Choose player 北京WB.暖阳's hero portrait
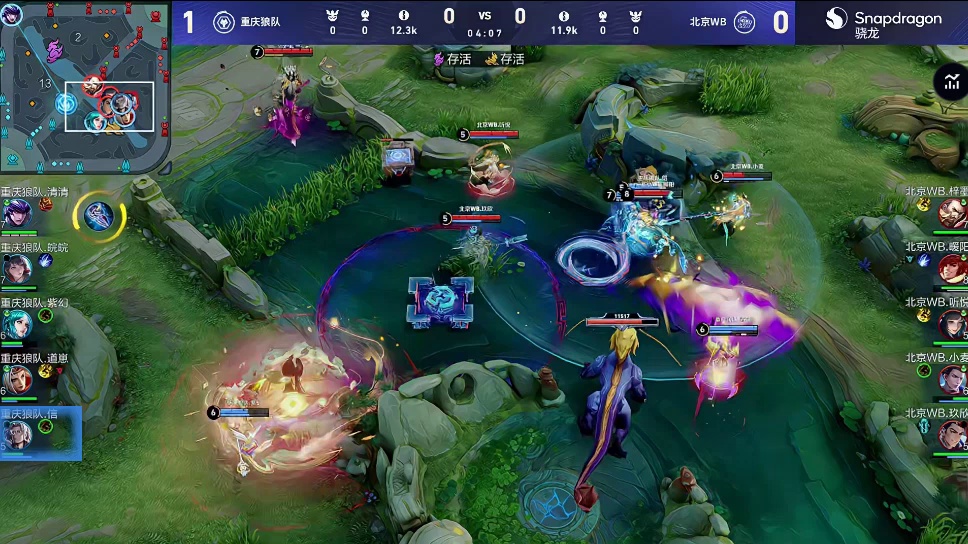The width and height of the screenshot is (968, 544). (952, 268)
